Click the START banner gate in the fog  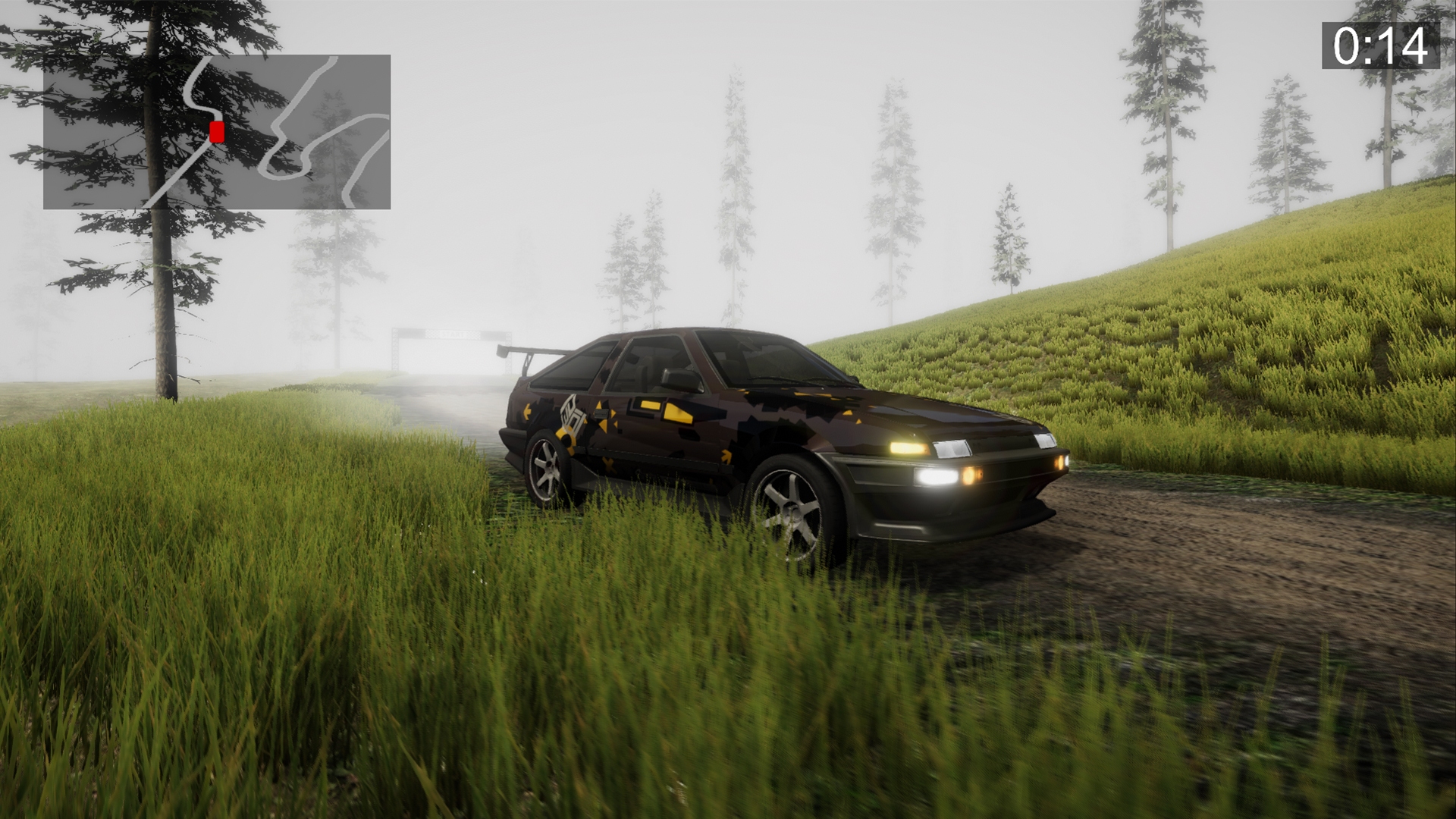(x=453, y=334)
